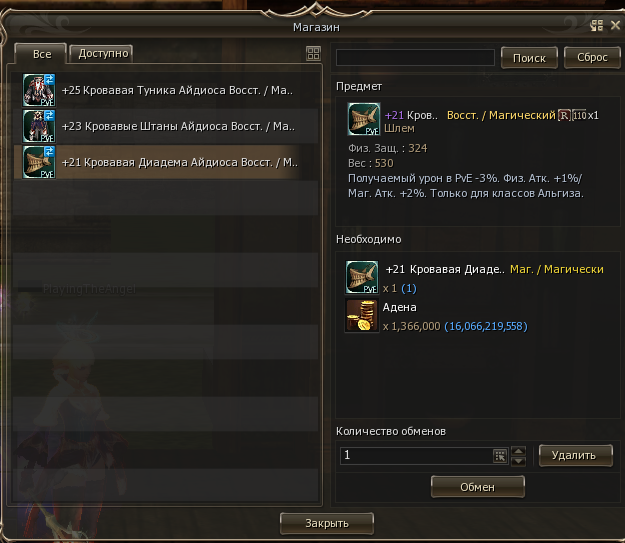The height and width of the screenshot is (543, 625).
Task: Open the quantity calculator keypad icon
Action: point(500,455)
